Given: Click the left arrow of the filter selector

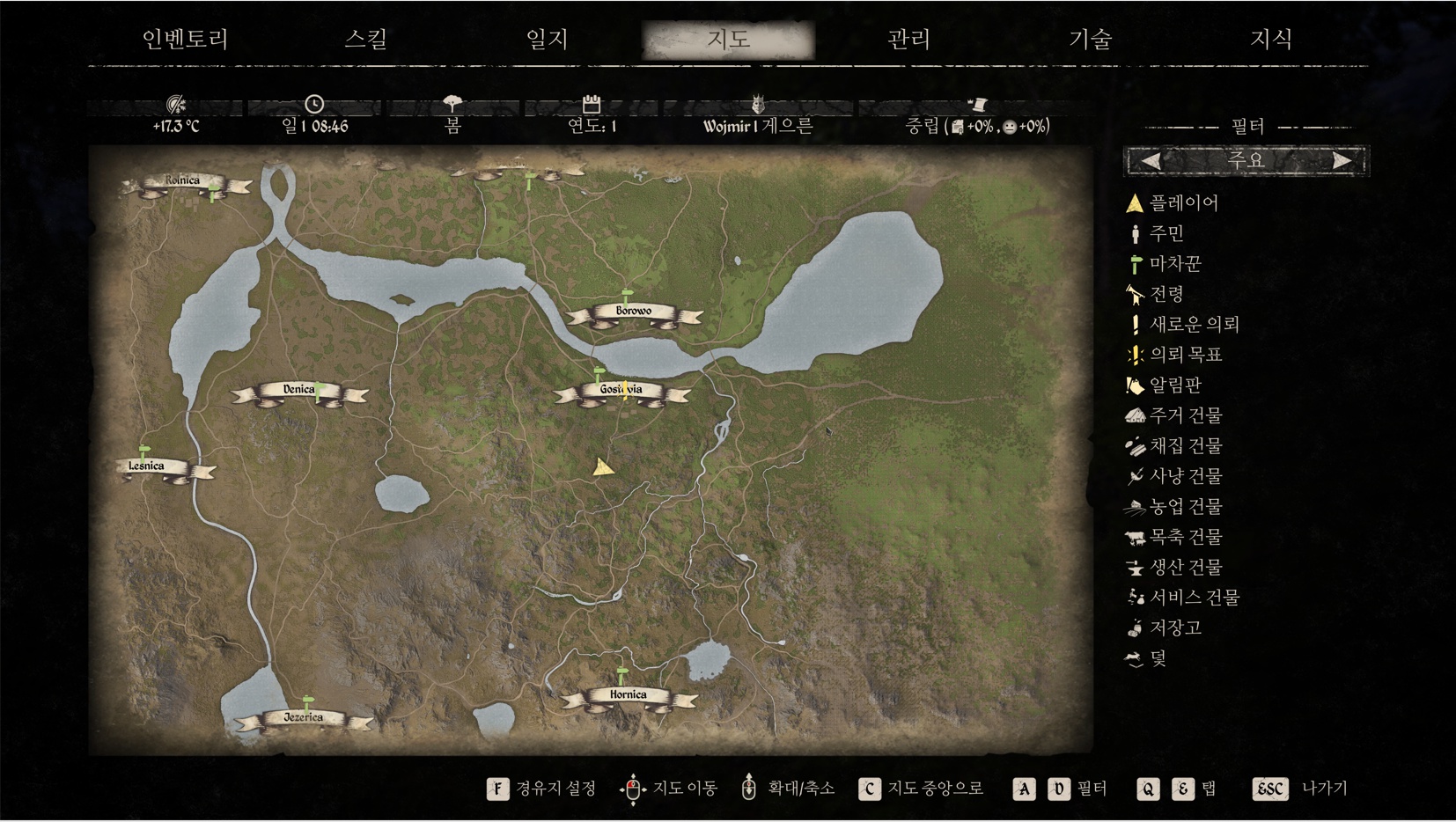Looking at the screenshot, I should [1151, 161].
